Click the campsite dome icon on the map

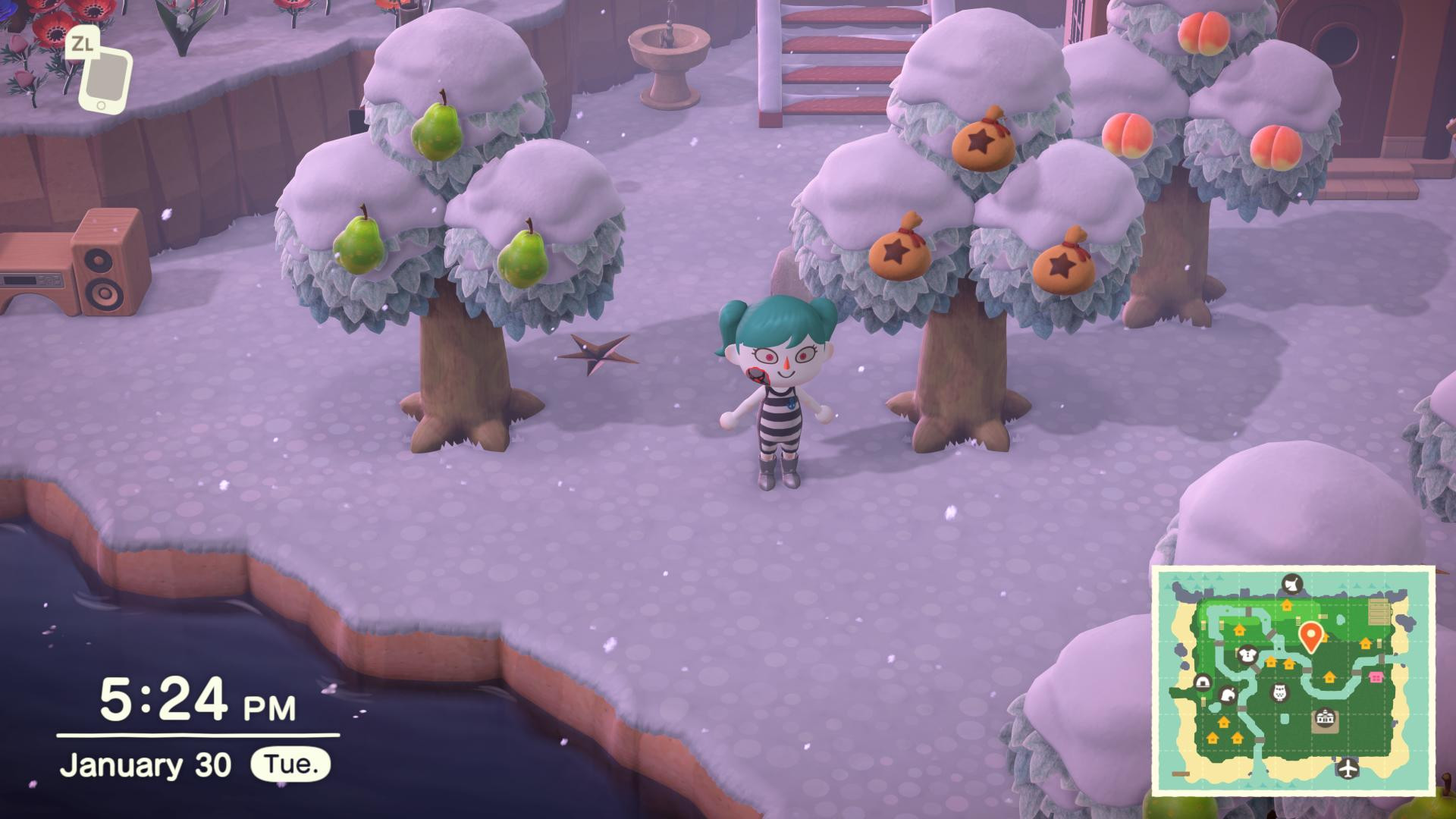click(x=1203, y=683)
